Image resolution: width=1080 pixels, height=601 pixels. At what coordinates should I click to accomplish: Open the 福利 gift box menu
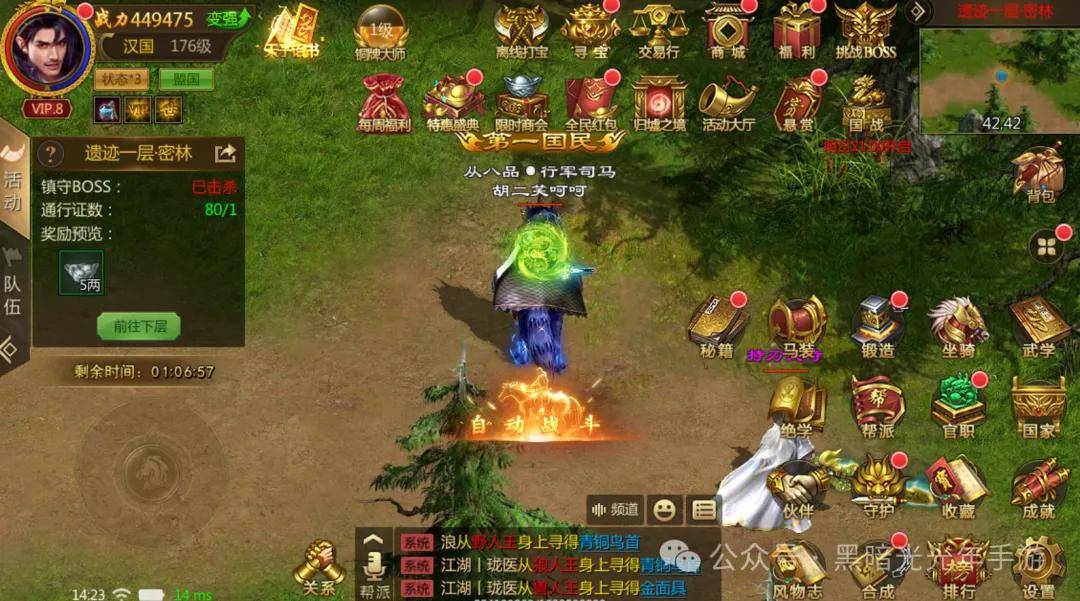797,28
